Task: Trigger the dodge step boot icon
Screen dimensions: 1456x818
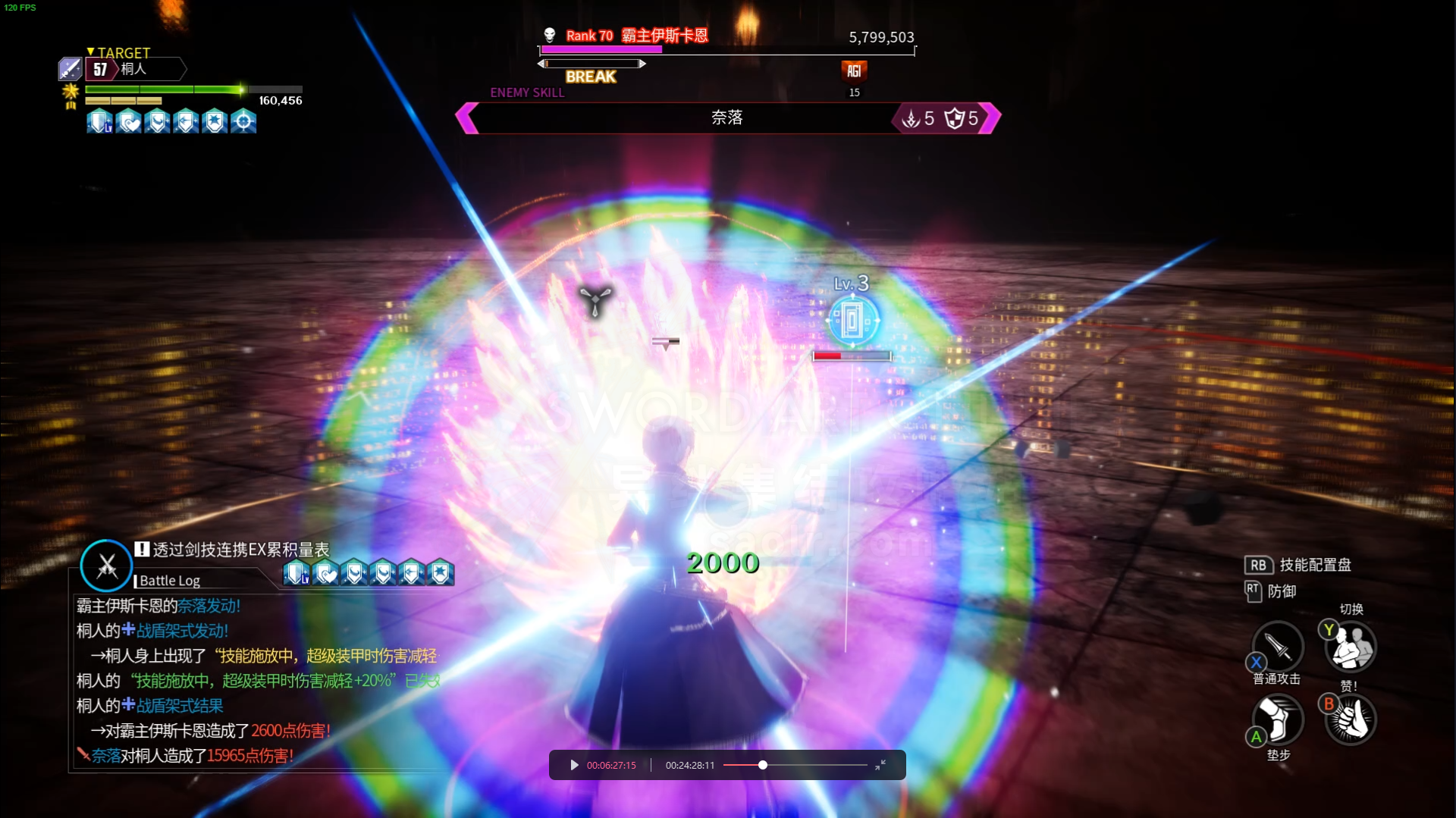Action: [x=1278, y=719]
